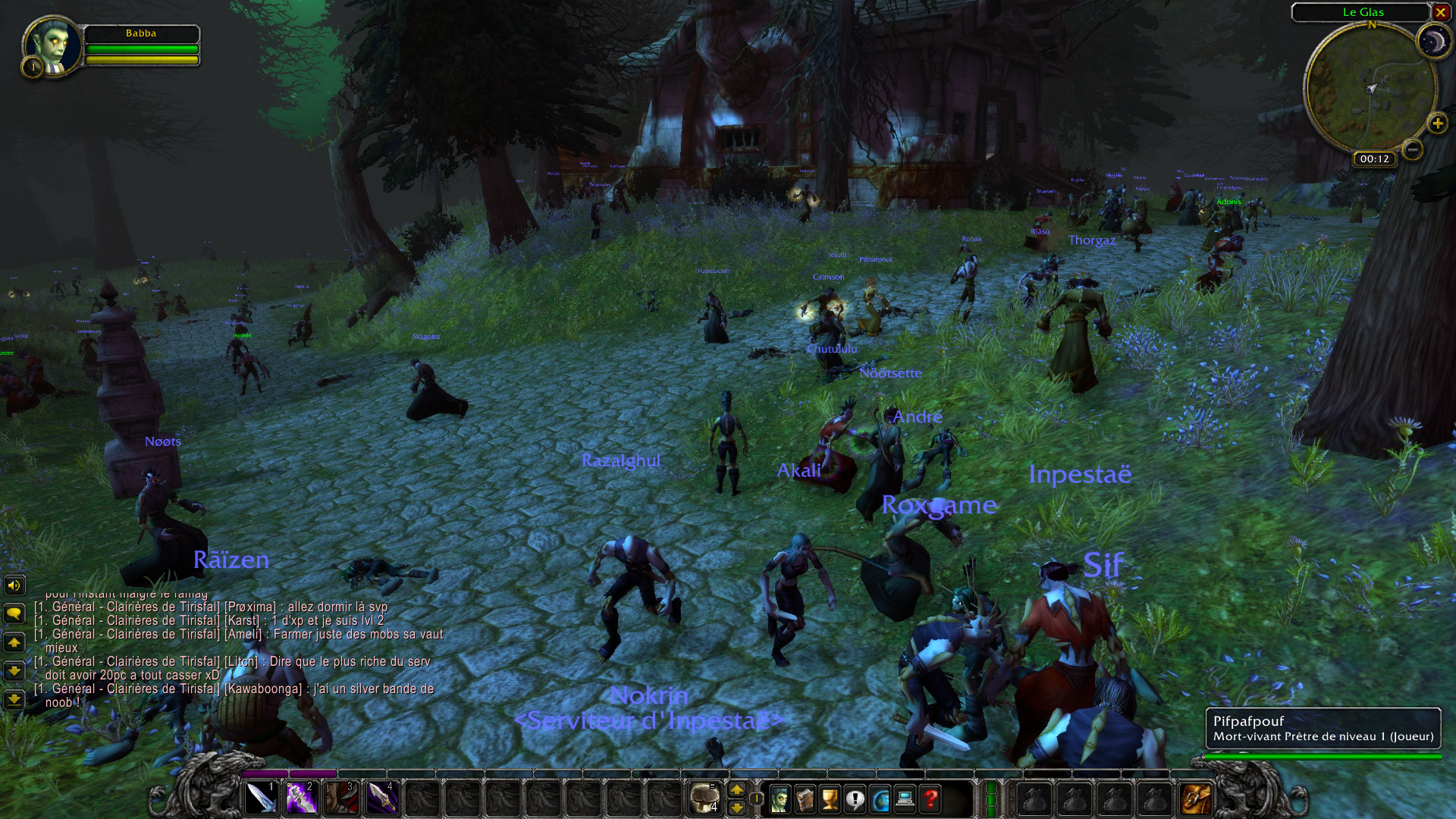Open the character info micro button
Viewport: 1456px width, 819px height.
[779, 799]
